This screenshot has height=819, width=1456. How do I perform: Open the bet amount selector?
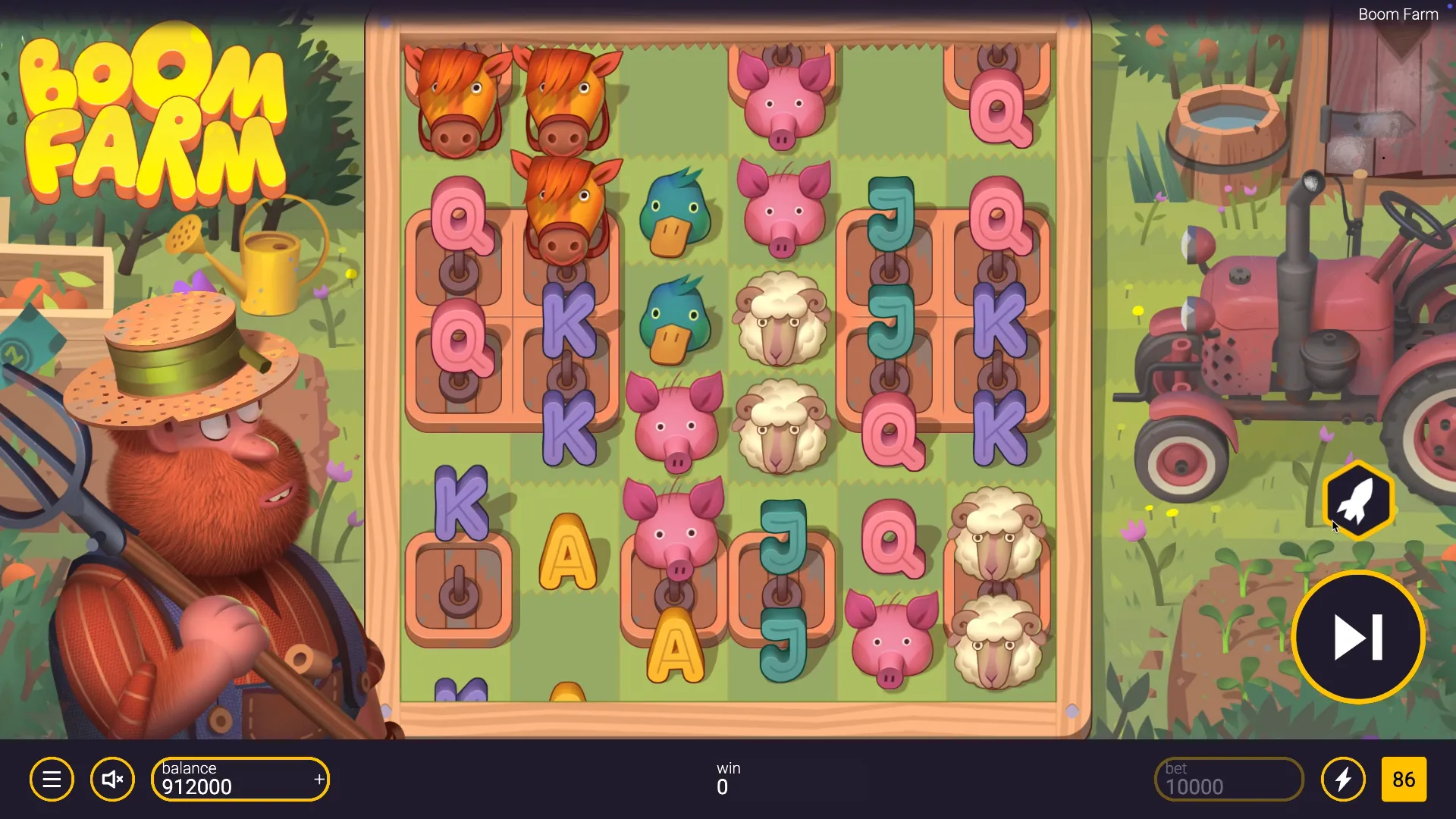1228,780
